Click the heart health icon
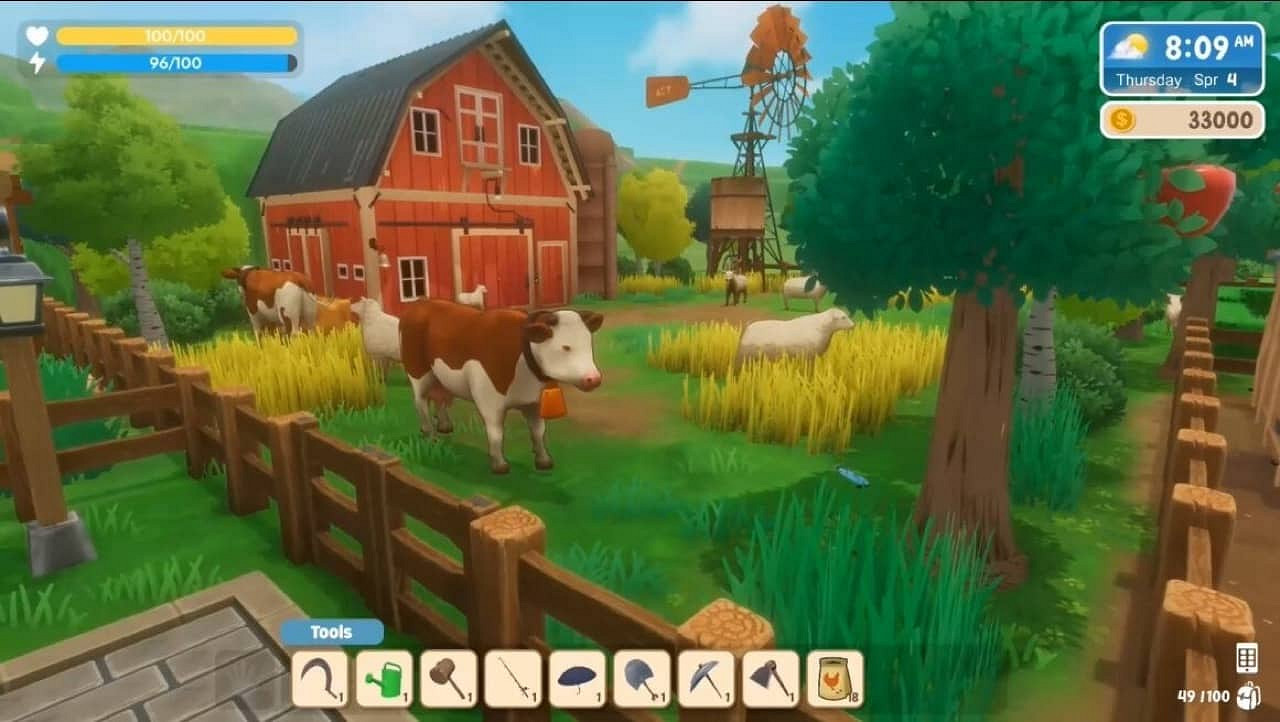The height and width of the screenshot is (722, 1280). pos(38,36)
